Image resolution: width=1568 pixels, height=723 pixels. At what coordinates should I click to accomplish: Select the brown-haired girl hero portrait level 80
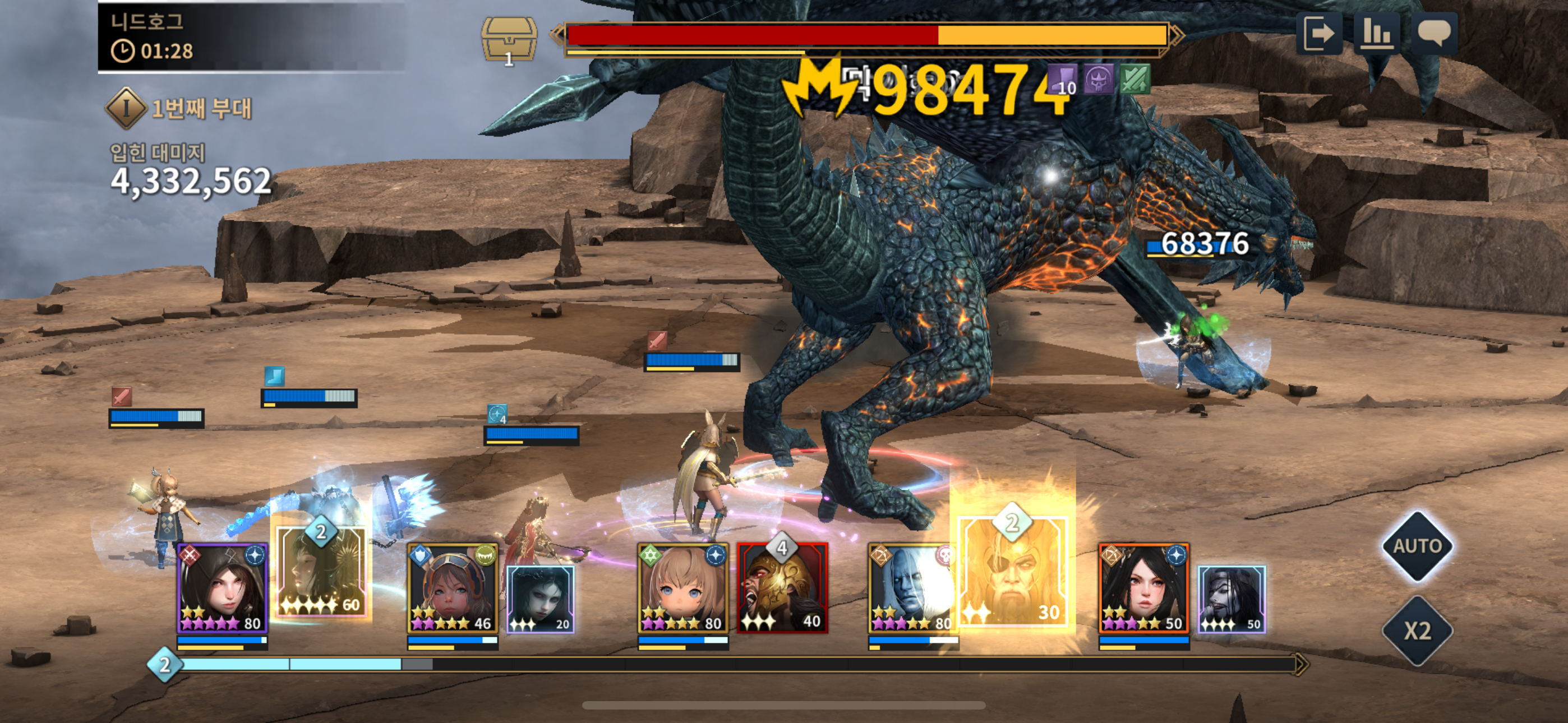click(682, 588)
